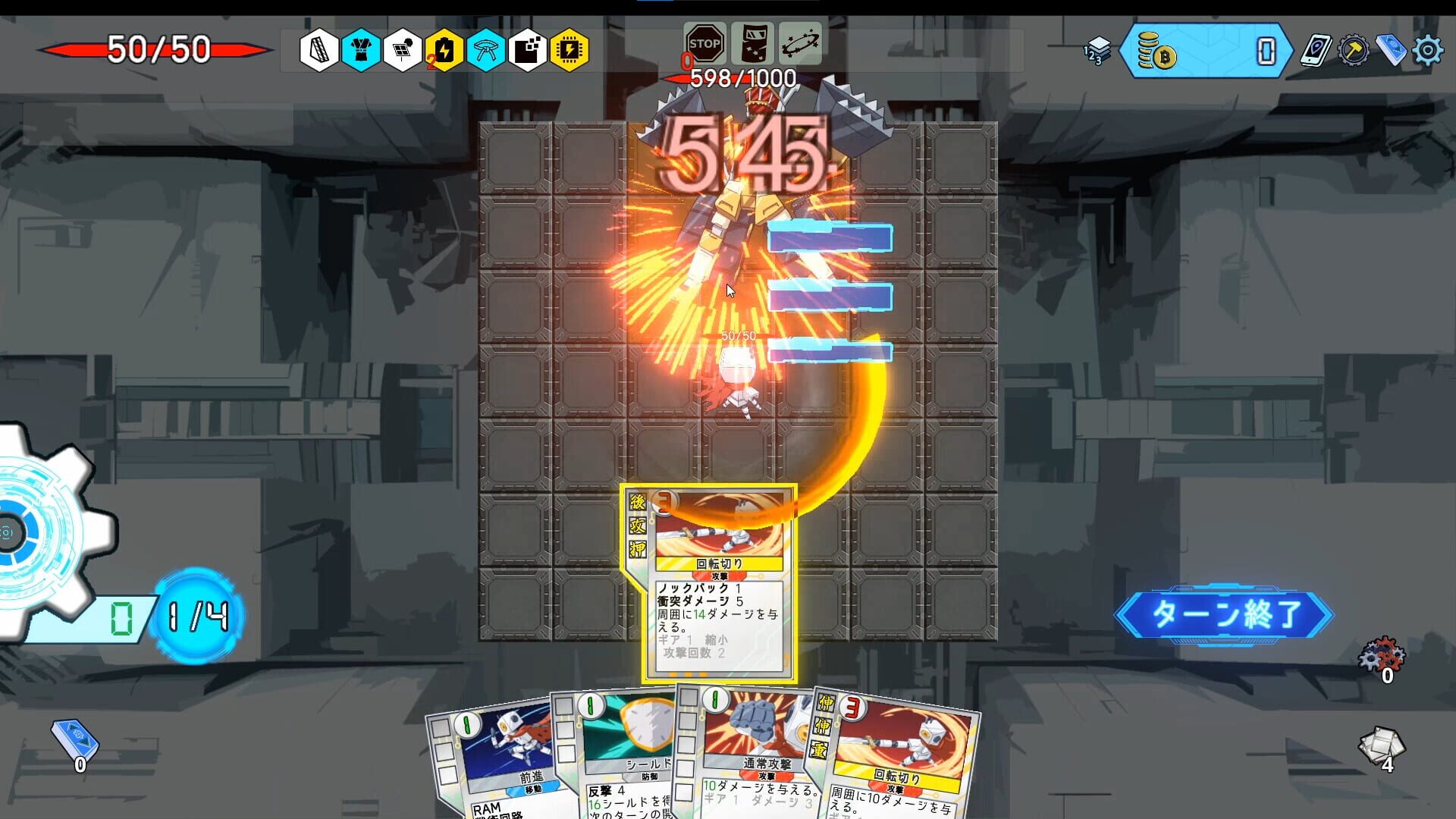Click the card deck icon near settings
Image resolution: width=1456 pixels, height=819 pixels.
1393,49
